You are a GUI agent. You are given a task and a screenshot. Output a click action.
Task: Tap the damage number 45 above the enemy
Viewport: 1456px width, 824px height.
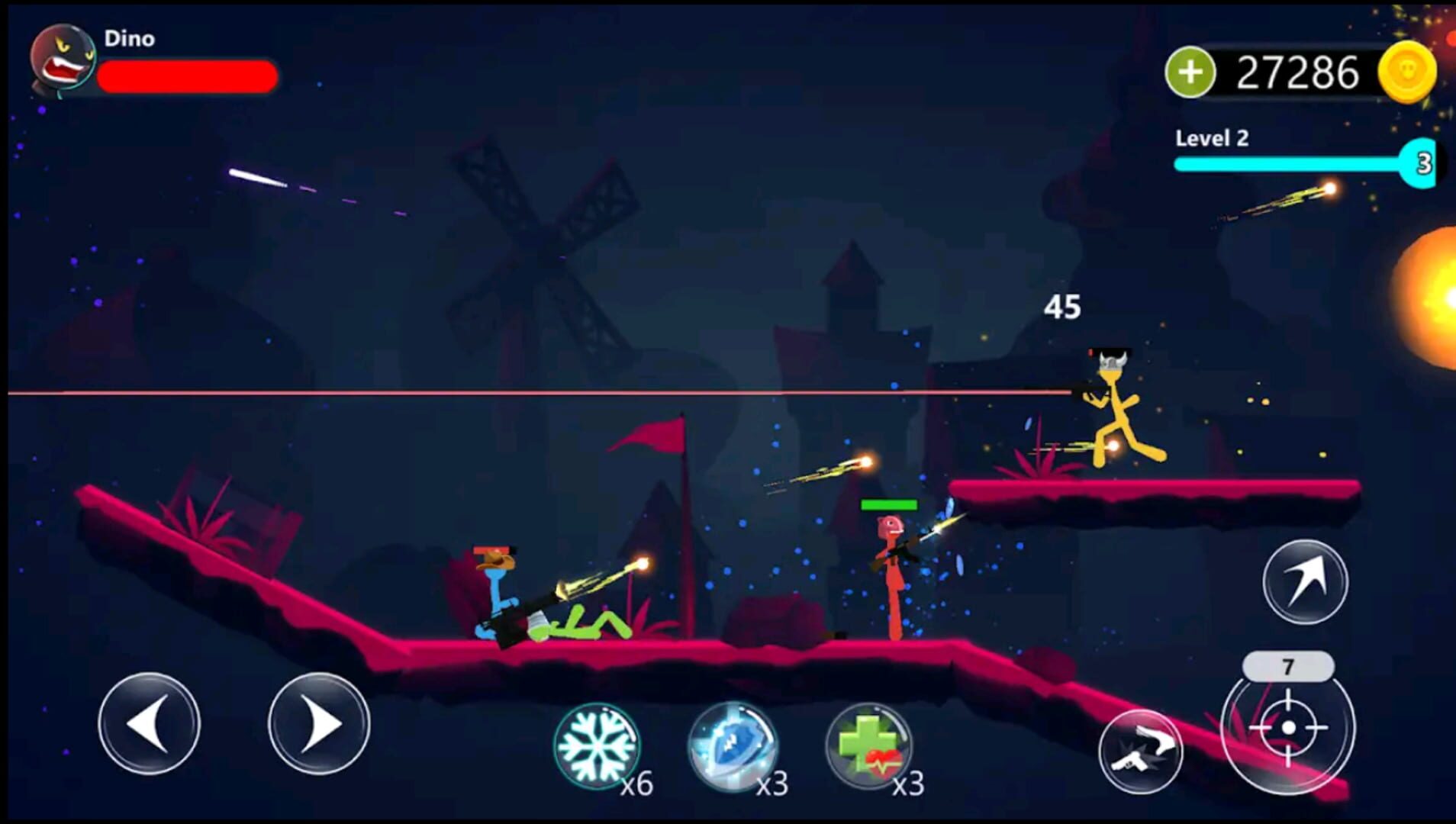point(1065,305)
